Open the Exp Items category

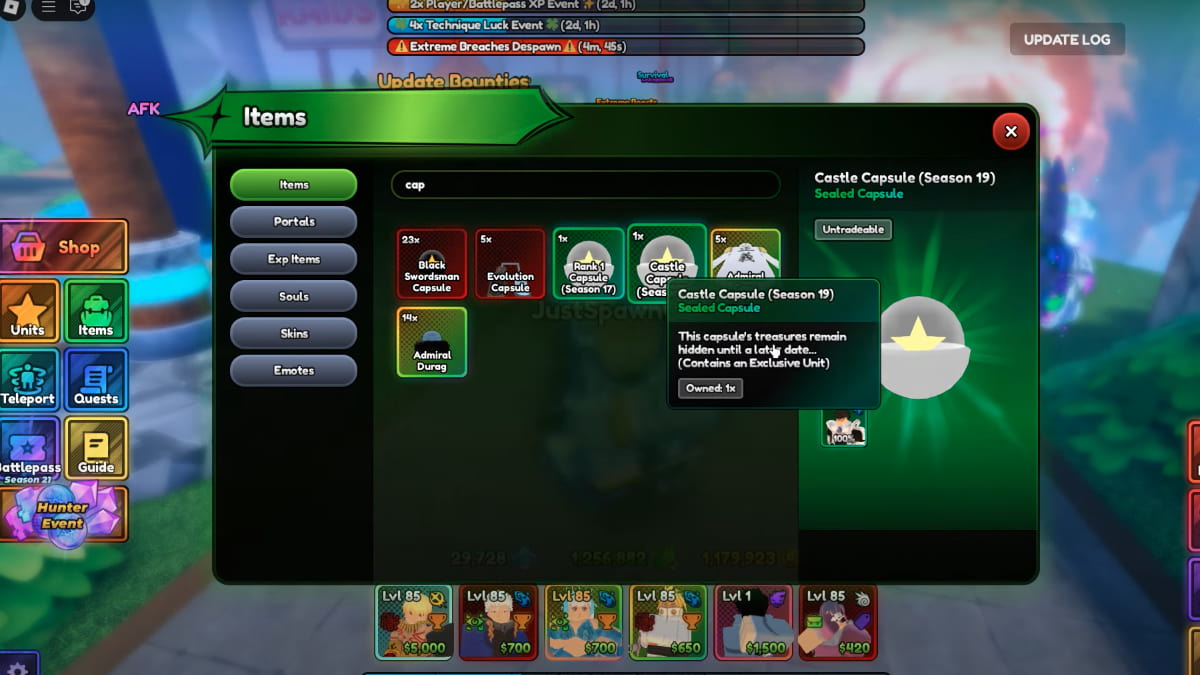point(293,259)
